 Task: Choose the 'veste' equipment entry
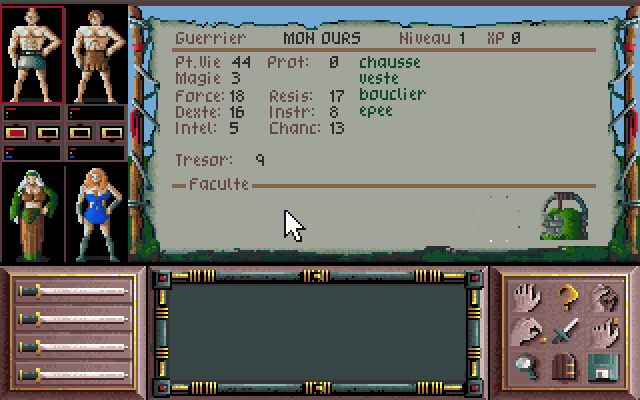point(378,79)
